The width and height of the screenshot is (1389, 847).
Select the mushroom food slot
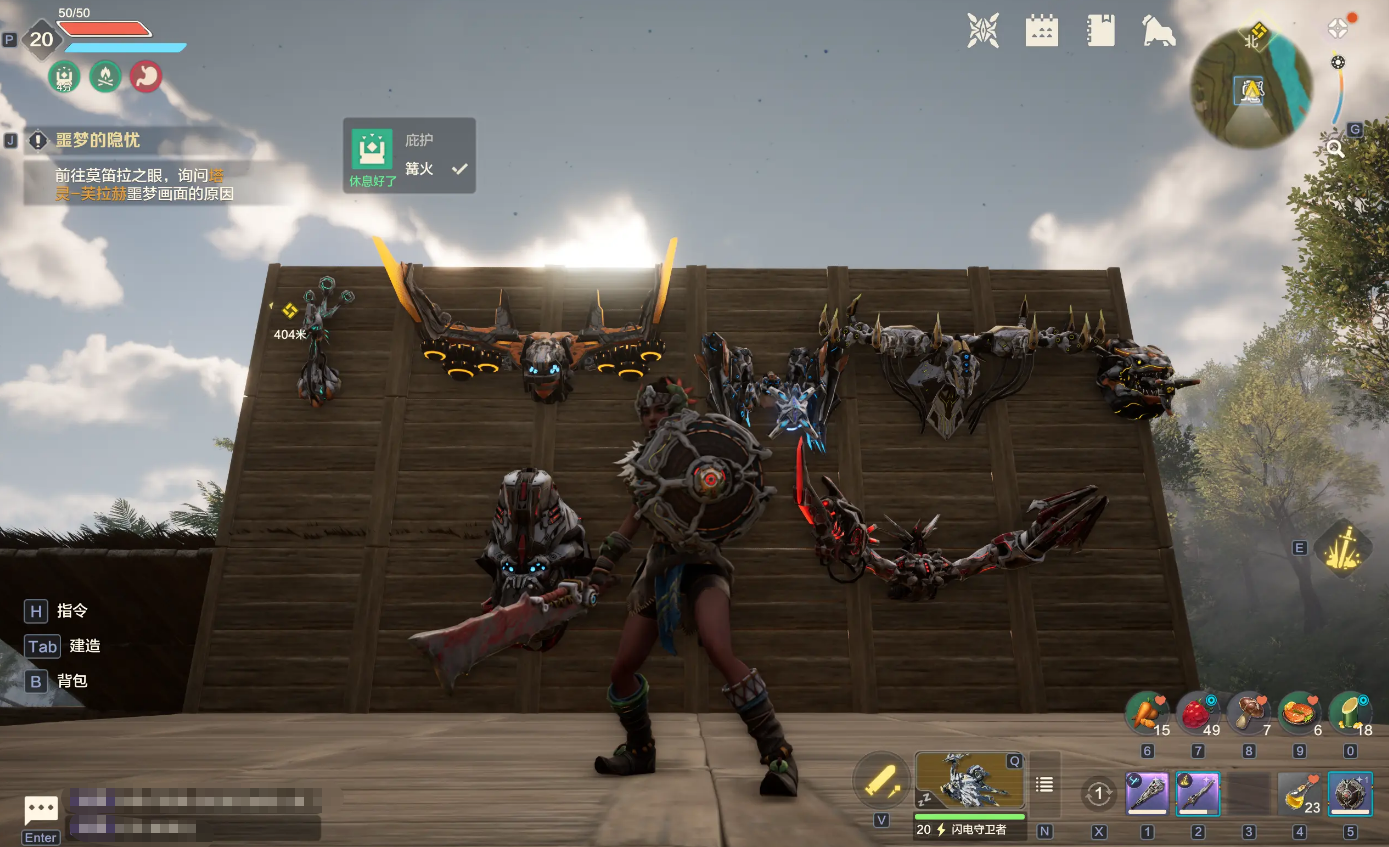[1248, 714]
